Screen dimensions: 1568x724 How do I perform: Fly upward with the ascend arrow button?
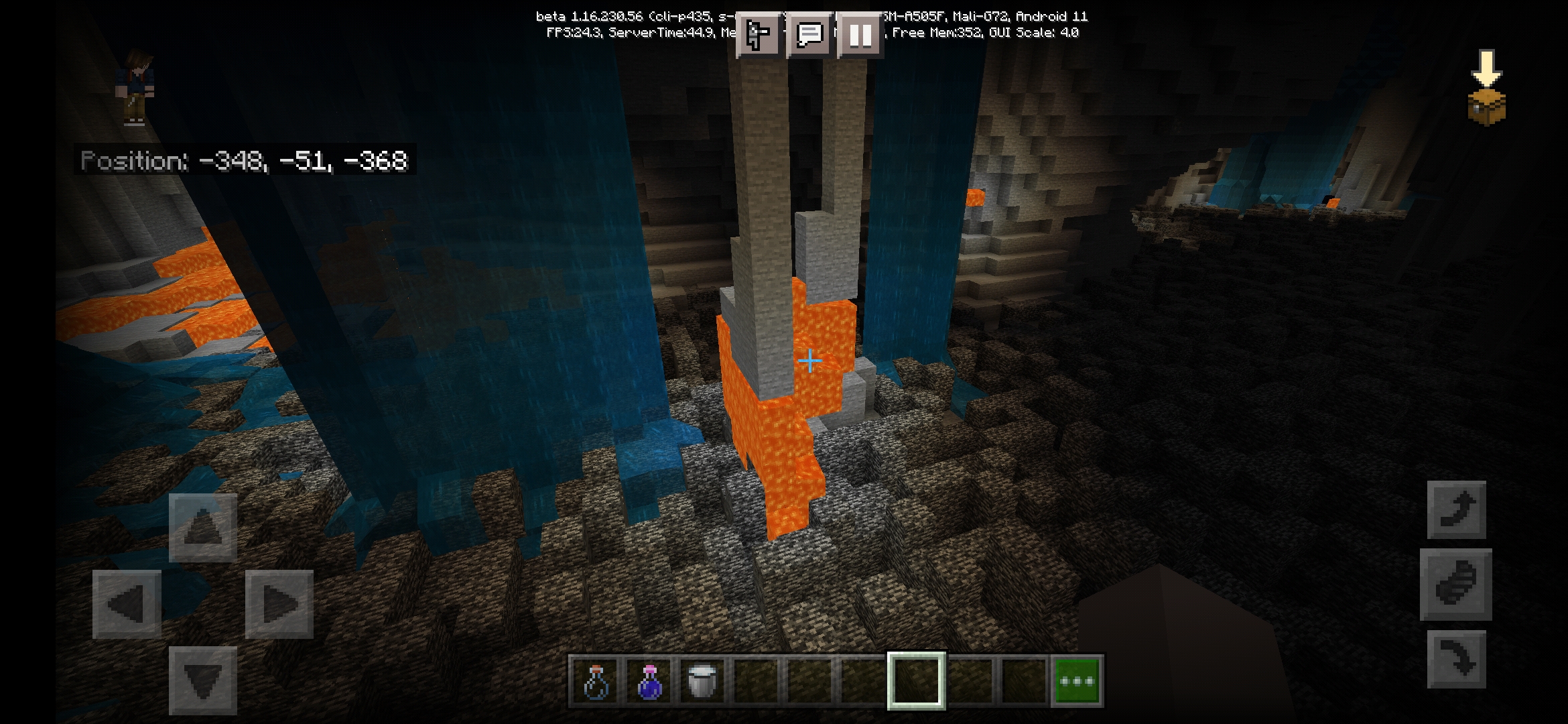coord(1456,509)
